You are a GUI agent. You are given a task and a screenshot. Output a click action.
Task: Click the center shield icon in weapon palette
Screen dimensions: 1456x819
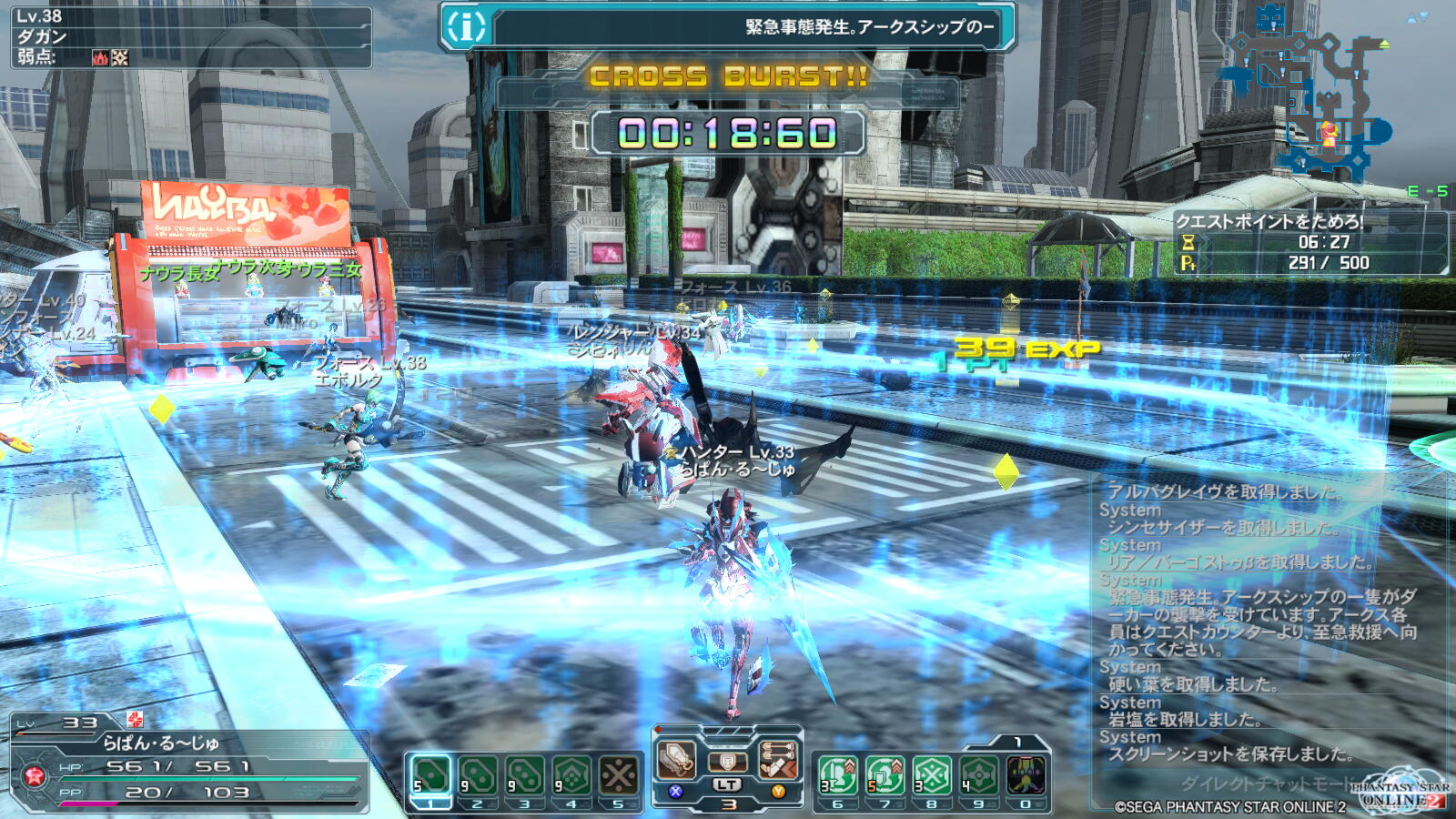(727, 762)
